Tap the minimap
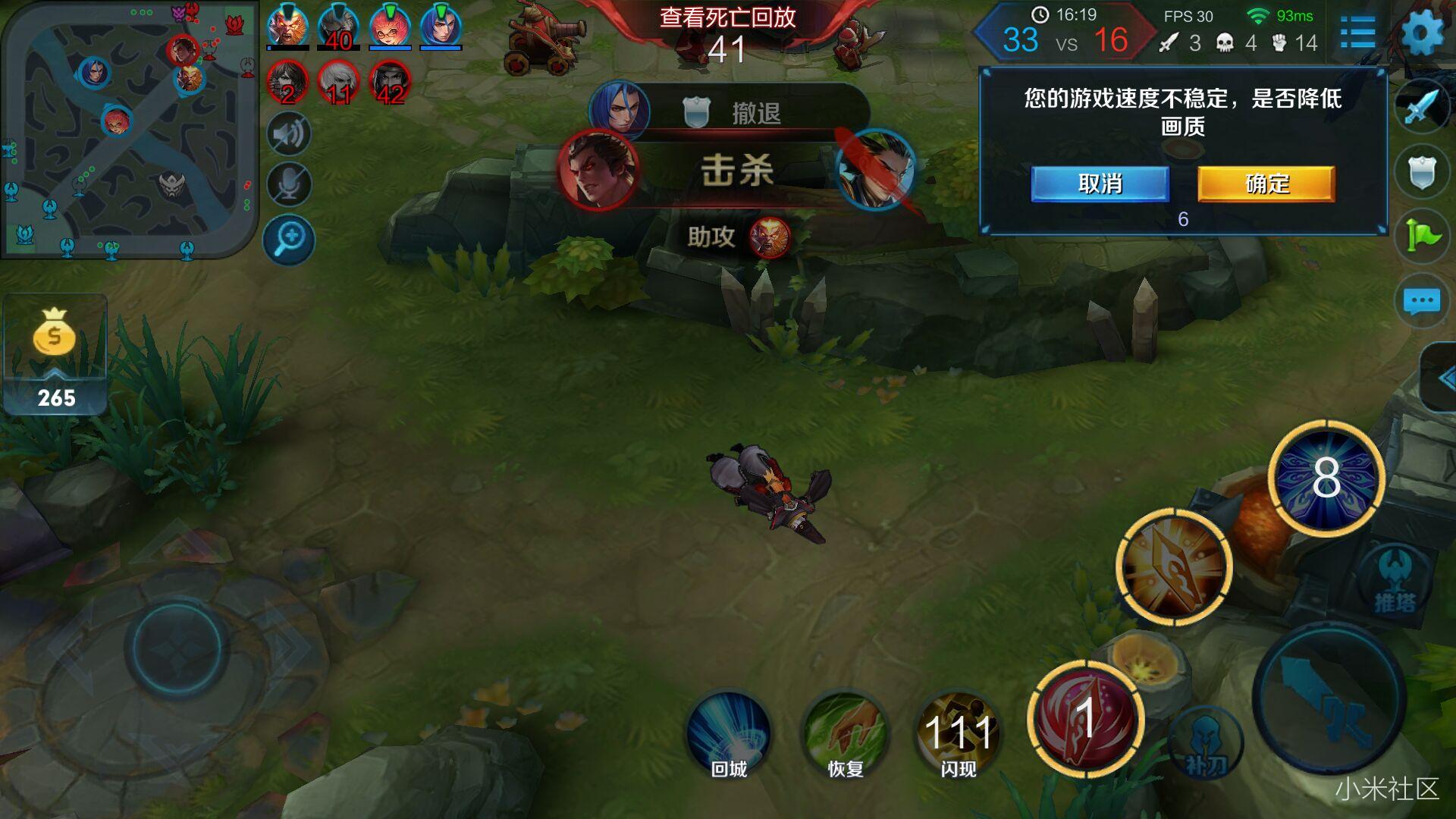This screenshot has height=819, width=1456. pyautogui.click(x=129, y=129)
